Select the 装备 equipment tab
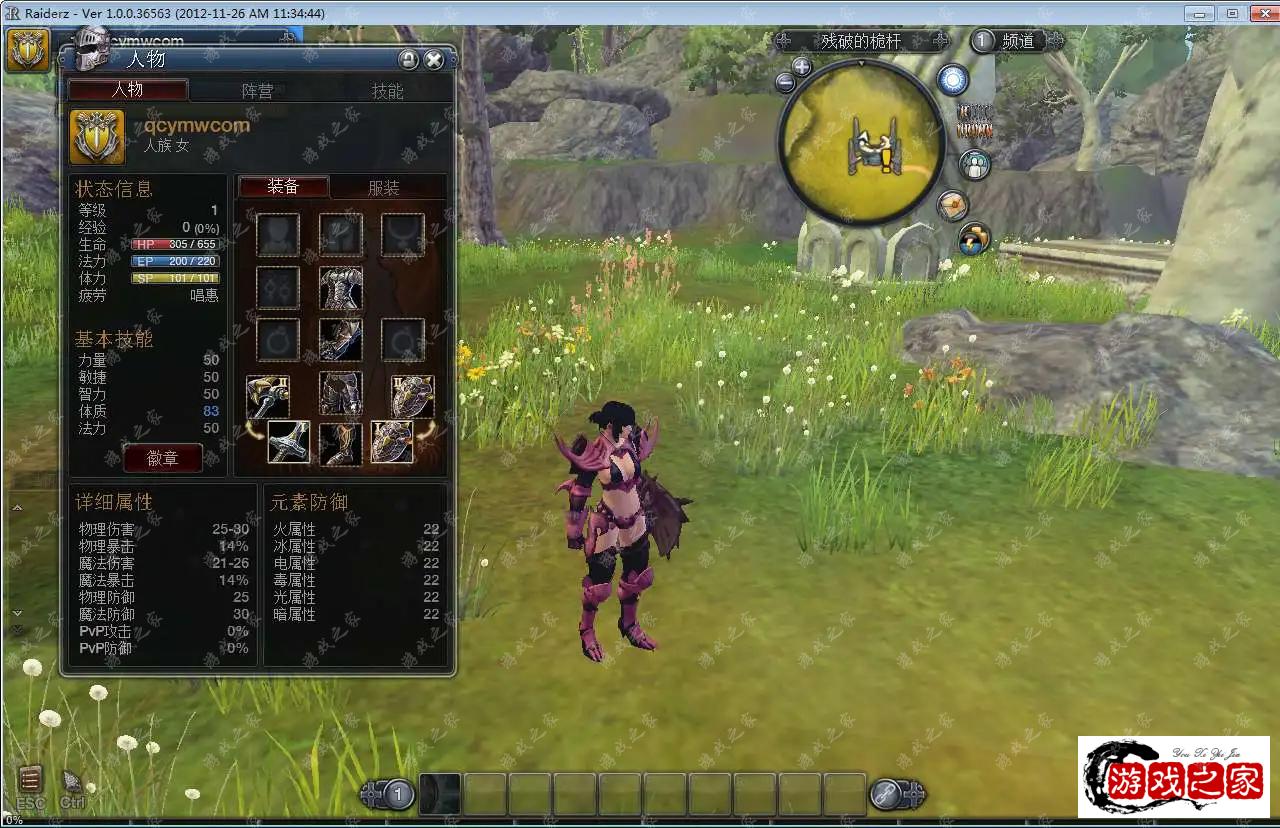 point(283,187)
